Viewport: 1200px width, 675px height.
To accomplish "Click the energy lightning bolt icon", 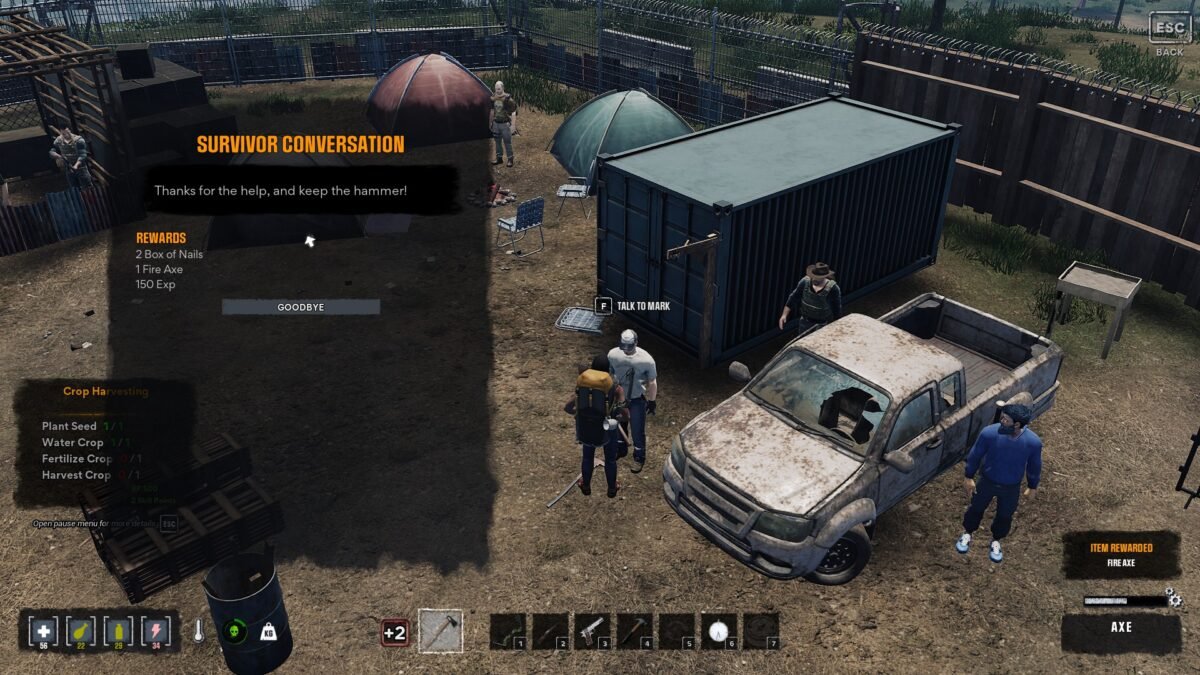I will point(156,631).
